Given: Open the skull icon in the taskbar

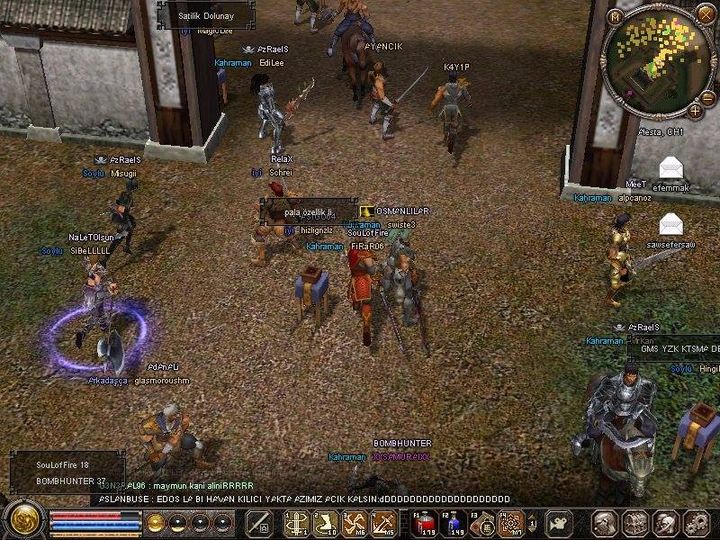Looking at the screenshot, I should (666, 523).
